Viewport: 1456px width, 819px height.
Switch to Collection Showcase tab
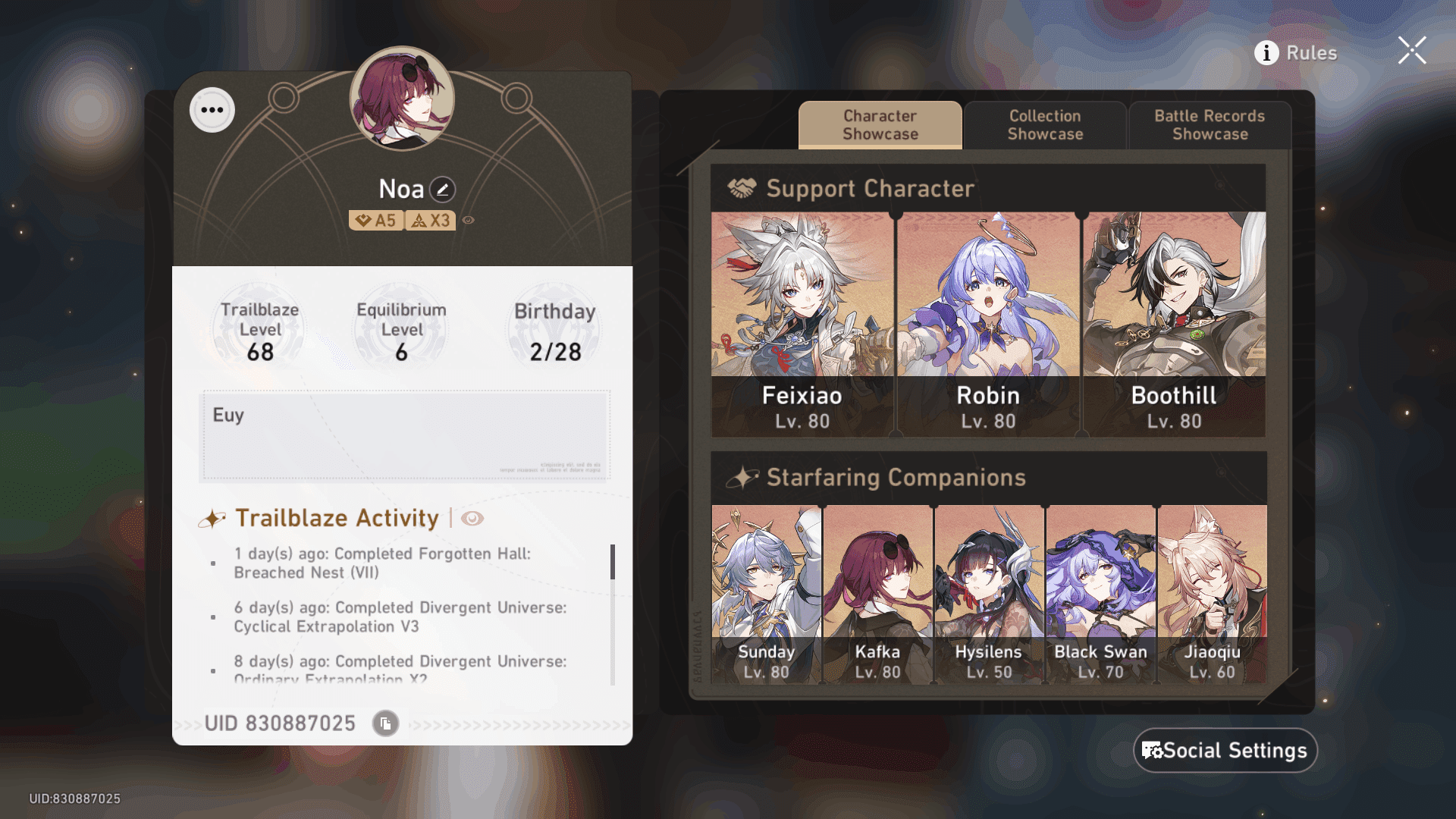[1045, 124]
